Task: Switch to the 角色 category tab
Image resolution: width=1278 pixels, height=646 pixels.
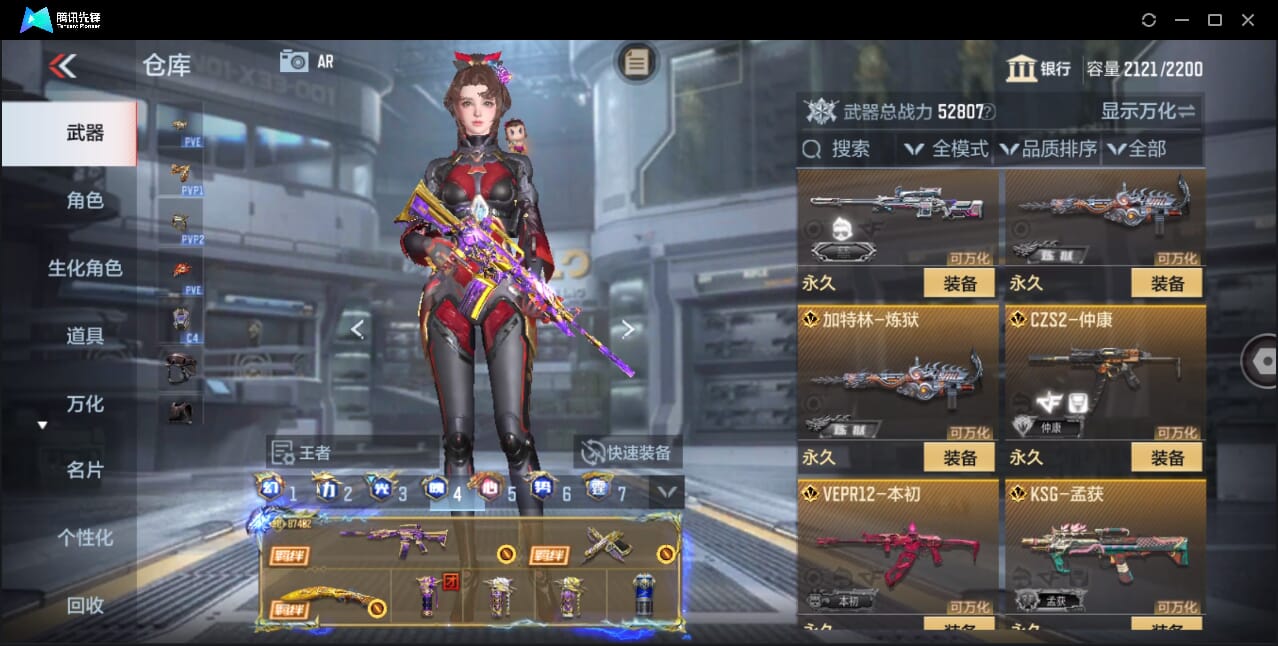Action: pos(85,201)
